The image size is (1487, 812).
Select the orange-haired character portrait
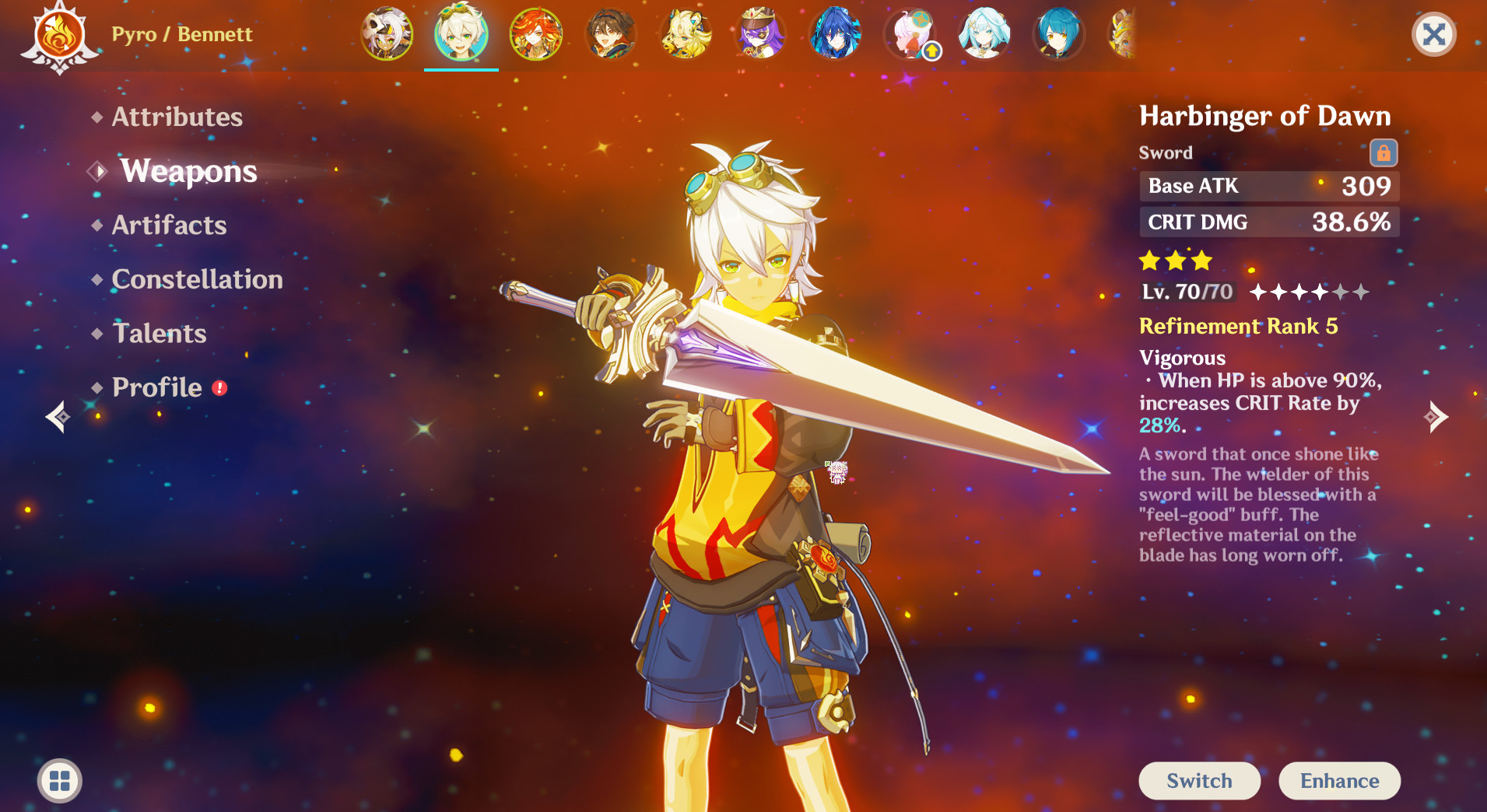(537, 34)
